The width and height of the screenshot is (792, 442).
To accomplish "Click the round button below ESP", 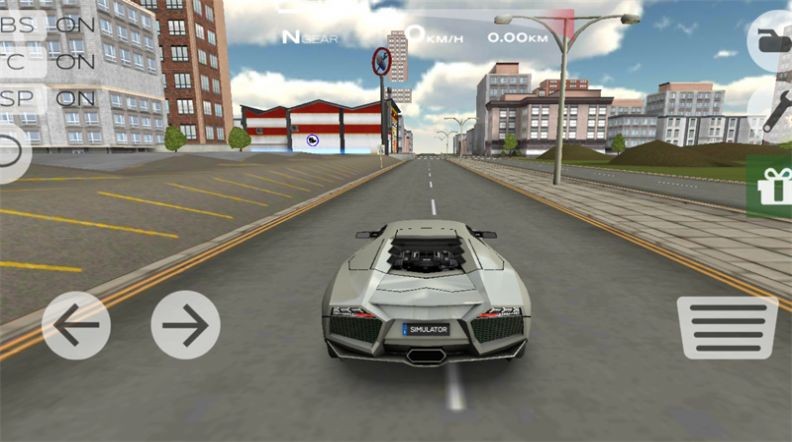I will [x=10, y=152].
